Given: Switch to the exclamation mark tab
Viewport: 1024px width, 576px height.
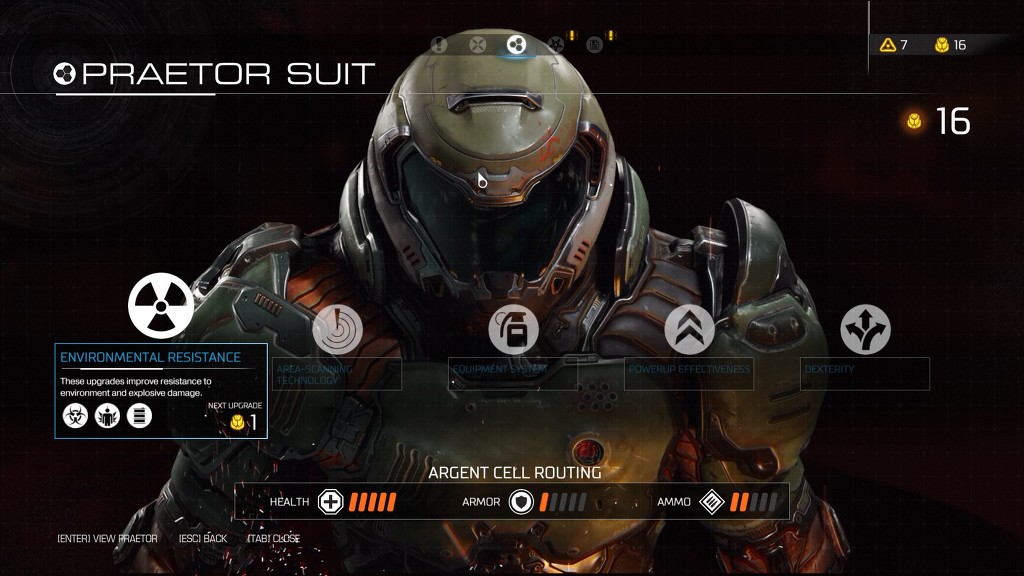Looking at the screenshot, I should pos(439,44).
